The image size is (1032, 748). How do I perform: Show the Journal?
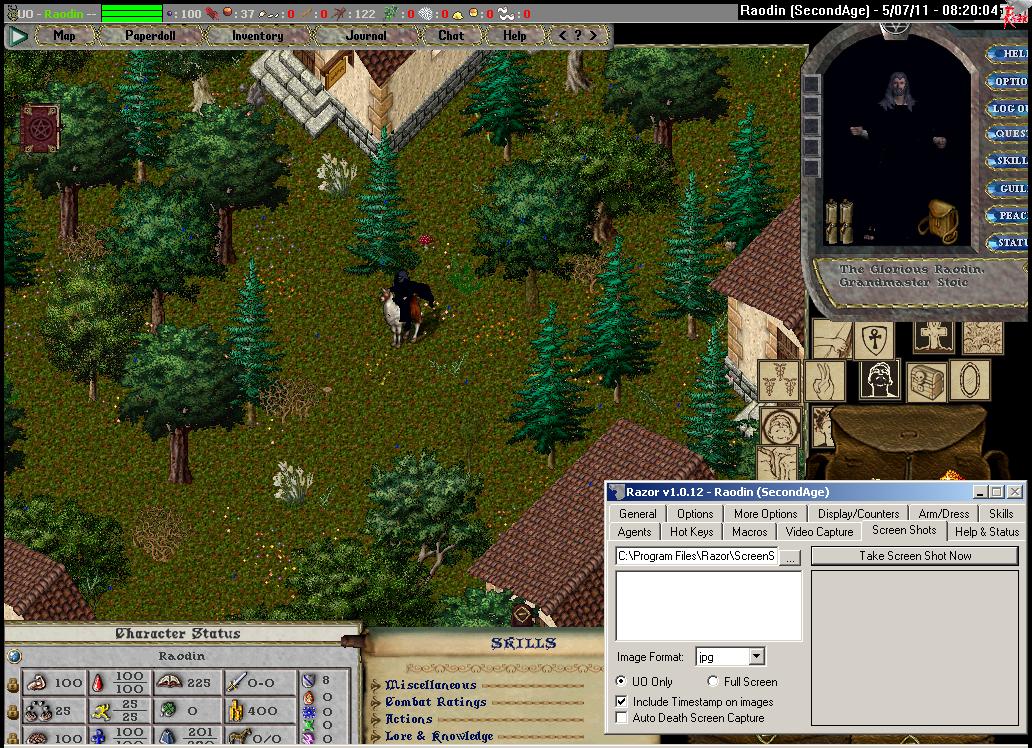[x=365, y=36]
